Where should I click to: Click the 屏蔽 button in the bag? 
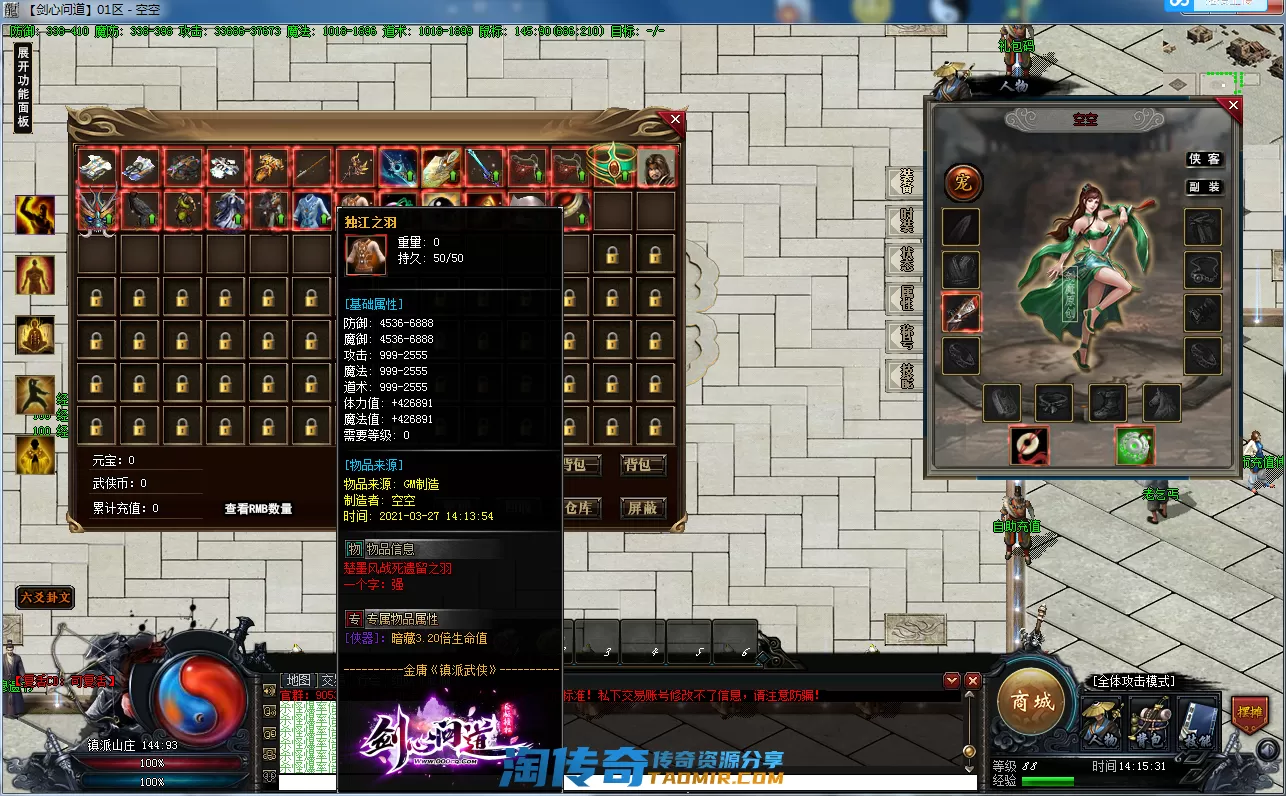[642, 508]
